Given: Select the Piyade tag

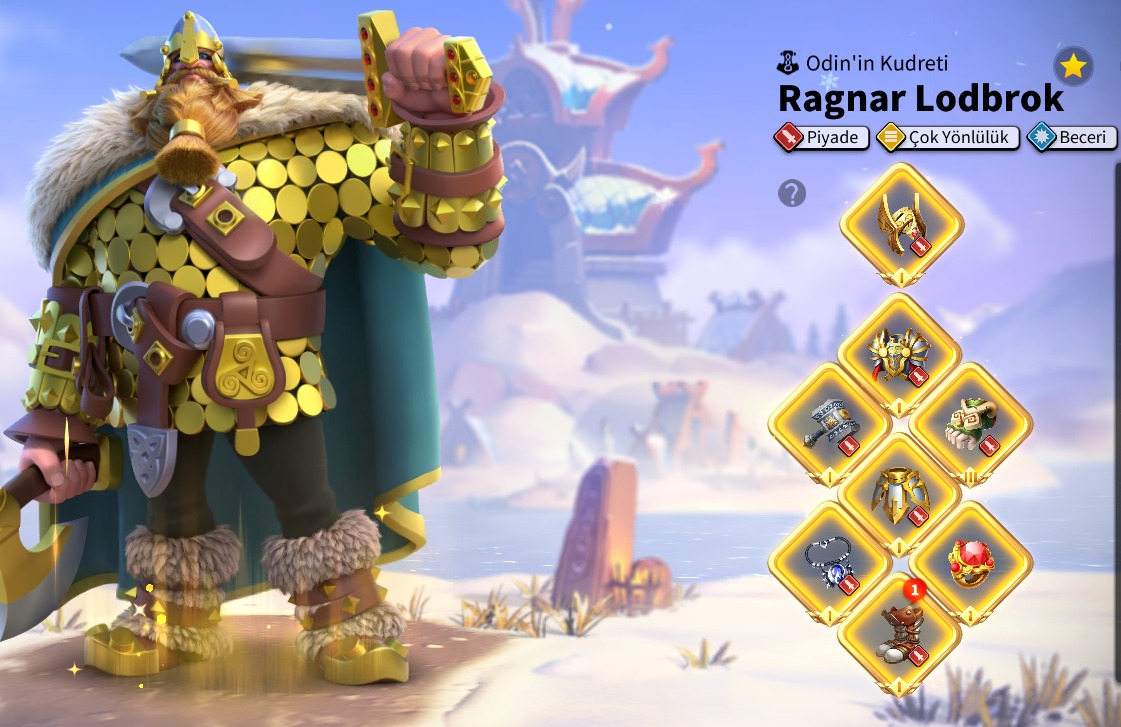Looking at the screenshot, I should [820, 137].
